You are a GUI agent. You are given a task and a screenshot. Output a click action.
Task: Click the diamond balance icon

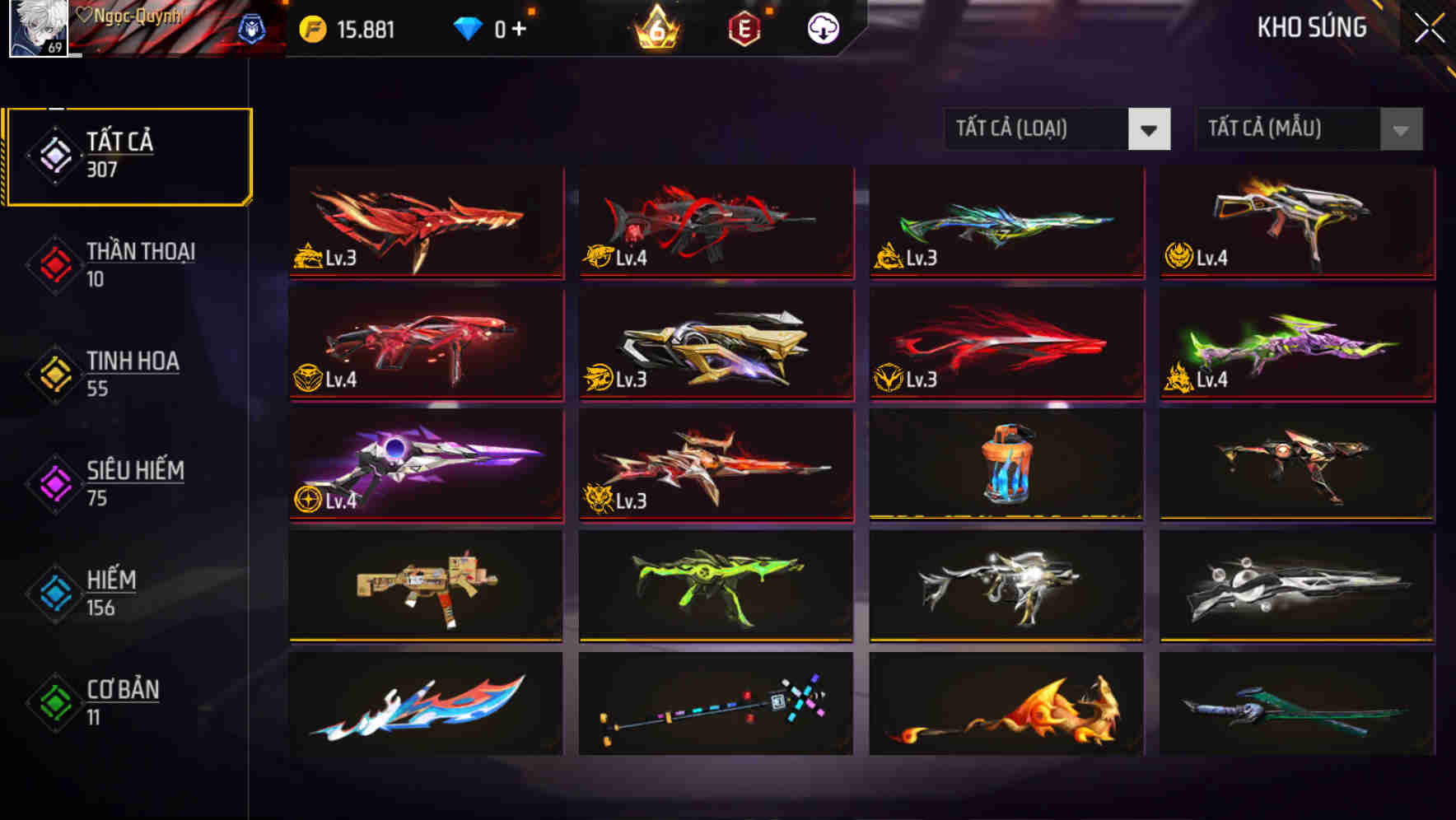(469, 29)
